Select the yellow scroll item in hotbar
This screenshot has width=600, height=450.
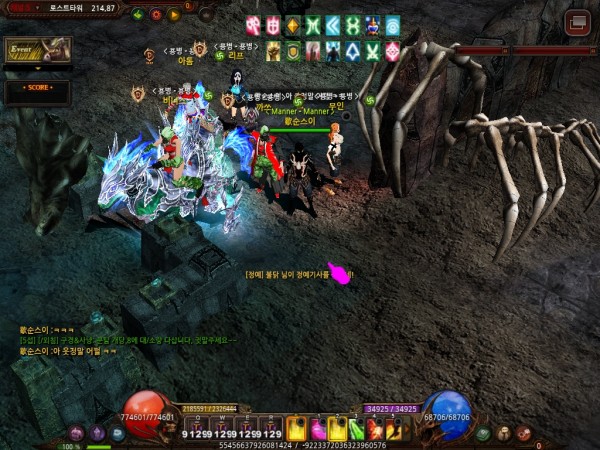(297, 428)
